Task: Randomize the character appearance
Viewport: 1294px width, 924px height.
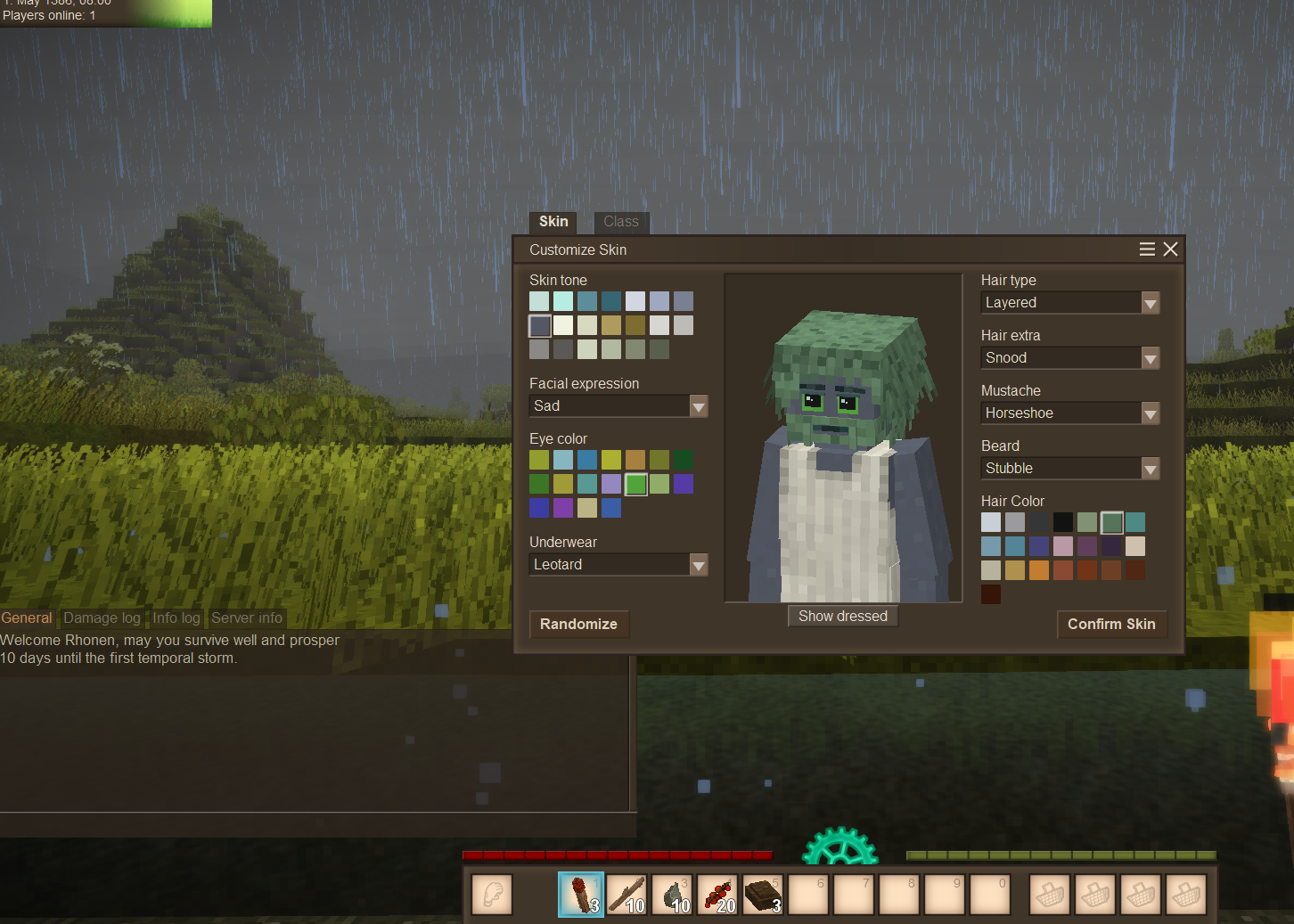Action: [x=578, y=624]
